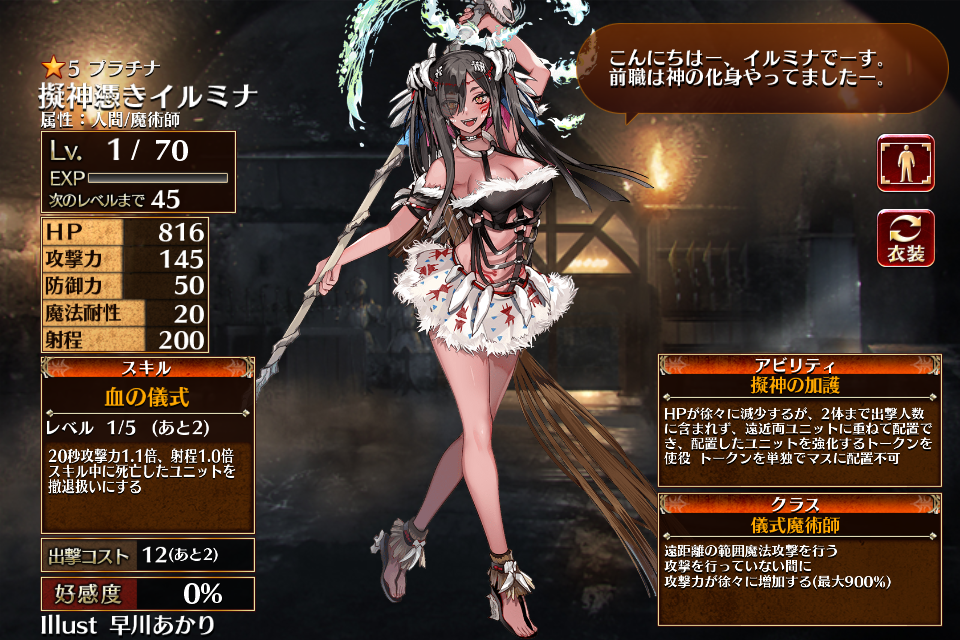Screen dimensions: 960x640
Task: Switch costume with the 衣装 button
Action: (x=905, y=238)
